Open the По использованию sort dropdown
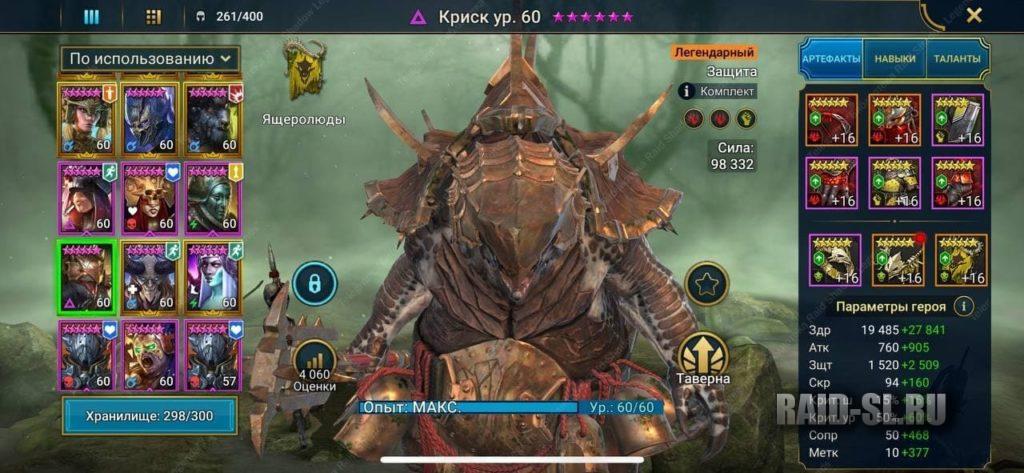This screenshot has width=1024, height=473. click(150, 59)
